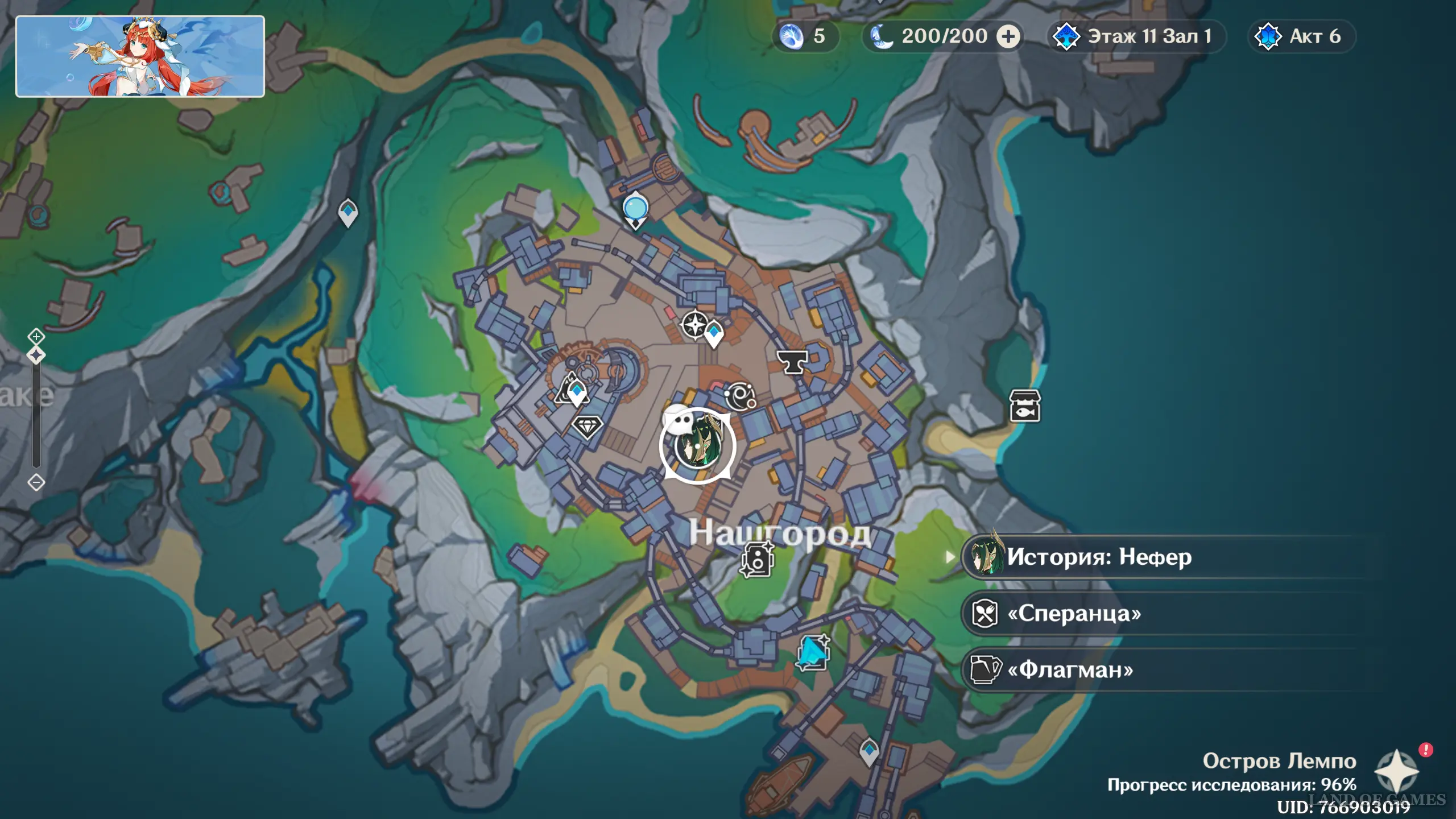Select the speaker device map marker
1456x819 pixels.
tap(757, 559)
